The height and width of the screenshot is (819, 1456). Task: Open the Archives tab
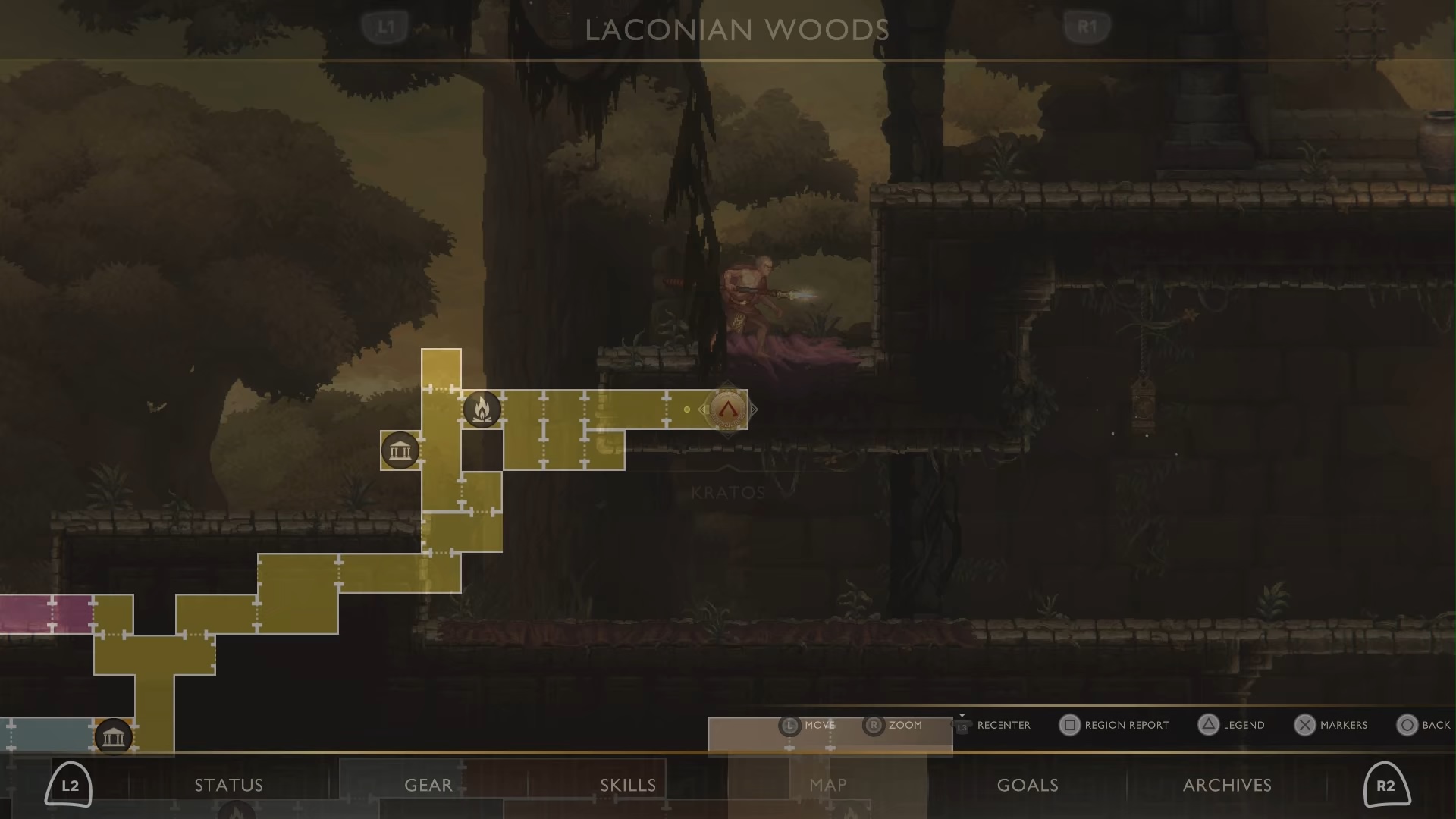[x=1227, y=785]
